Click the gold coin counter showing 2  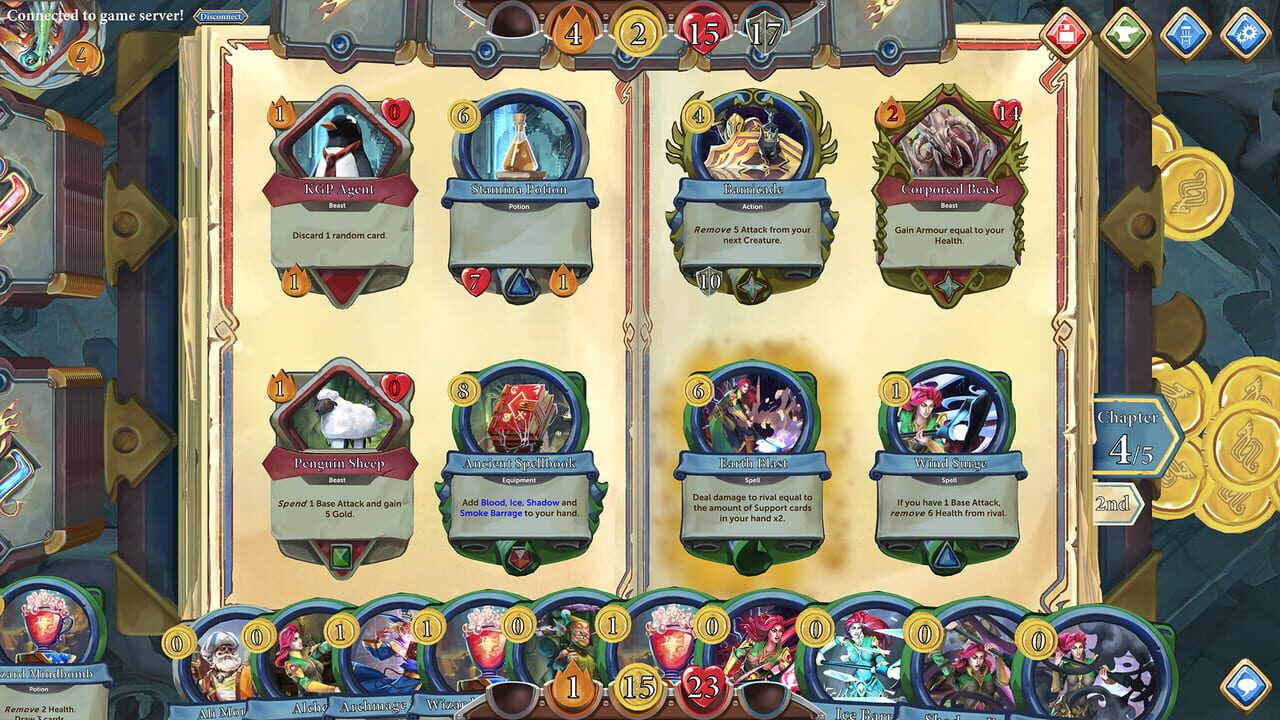point(634,31)
